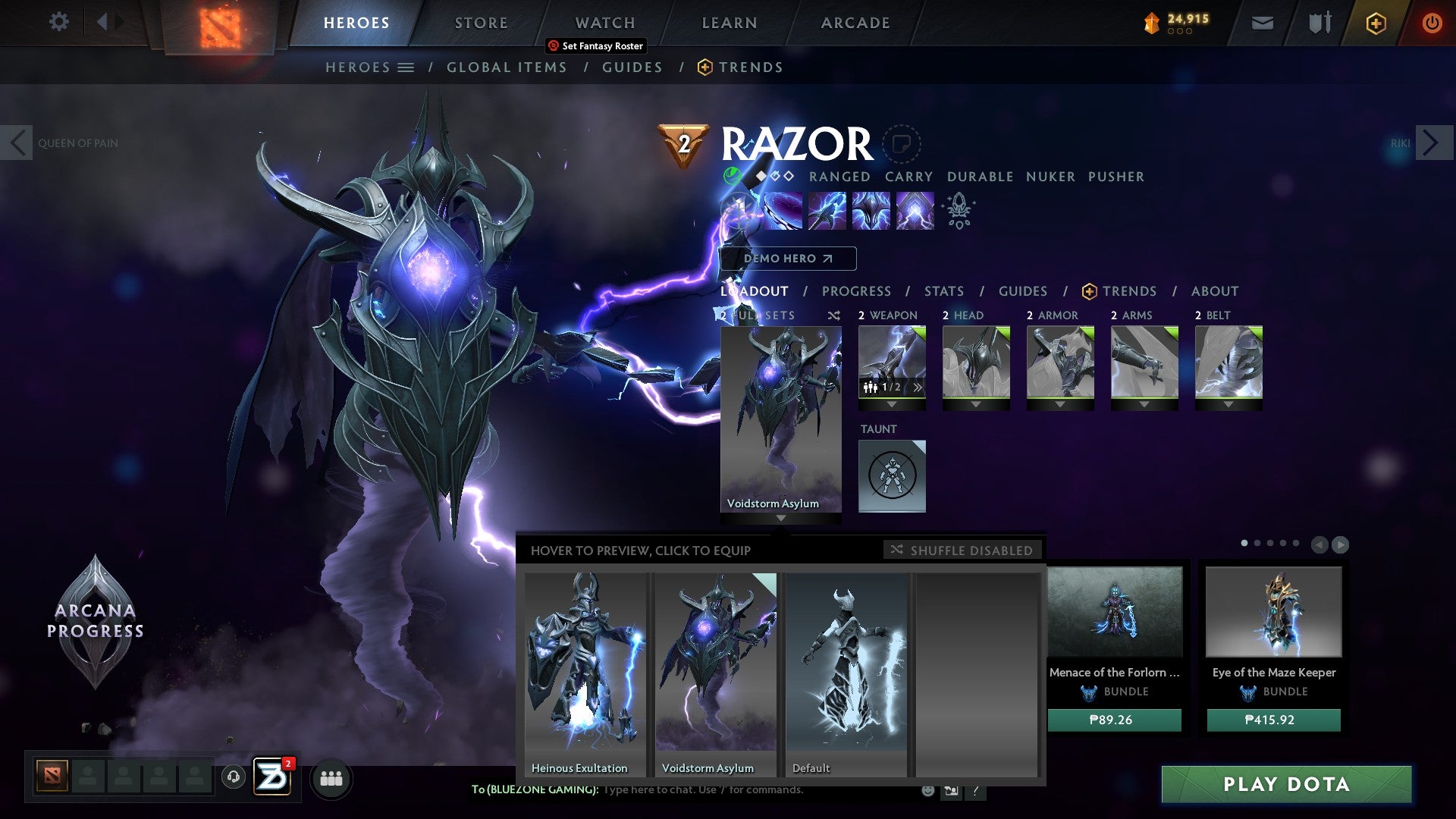
Task: Switch to the STATS tab
Action: (x=944, y=291)
